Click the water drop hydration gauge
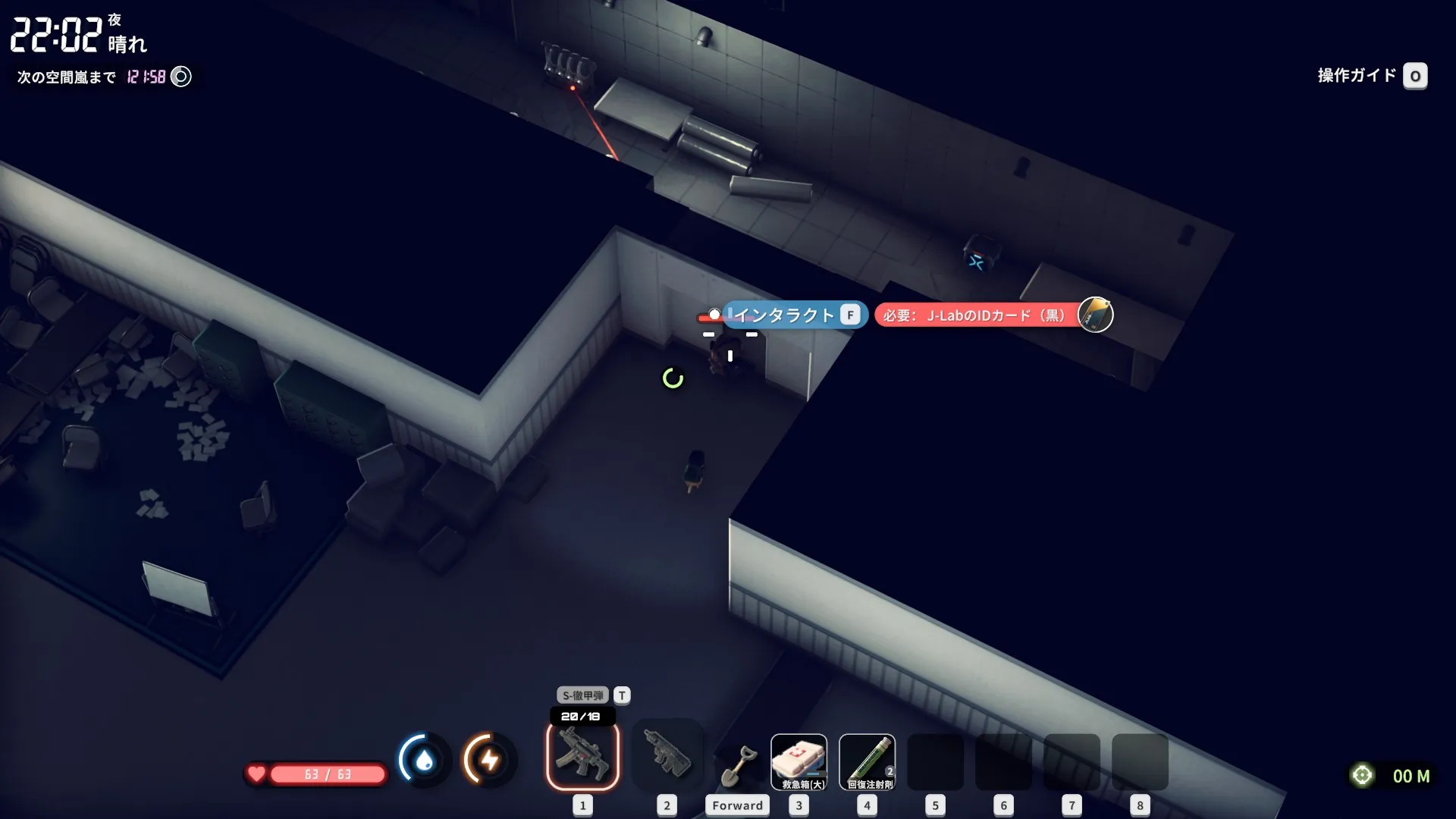1456x819 pixels. coord(424,759)
